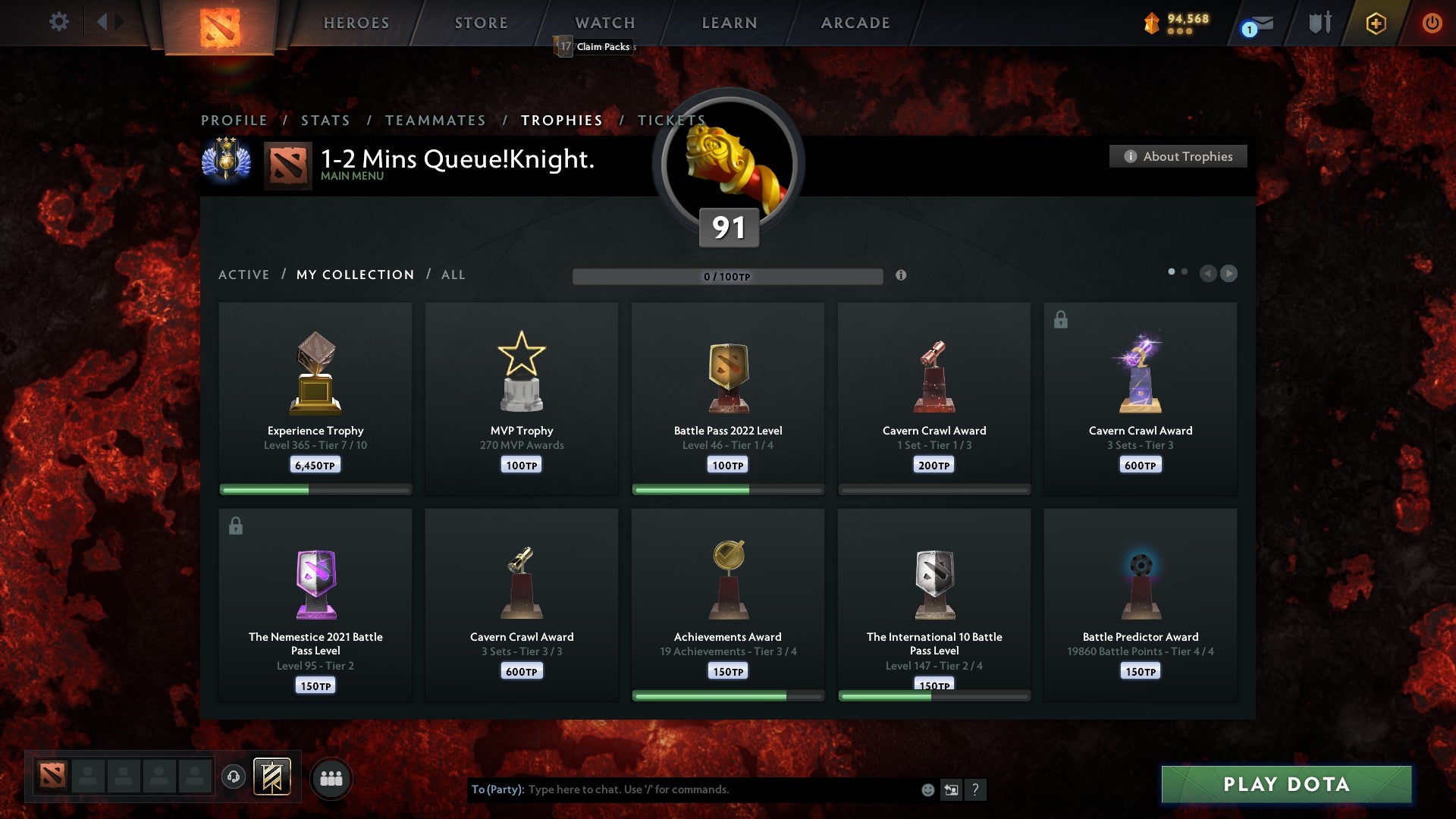Switch to the TICKETS tab

[672, 120]
